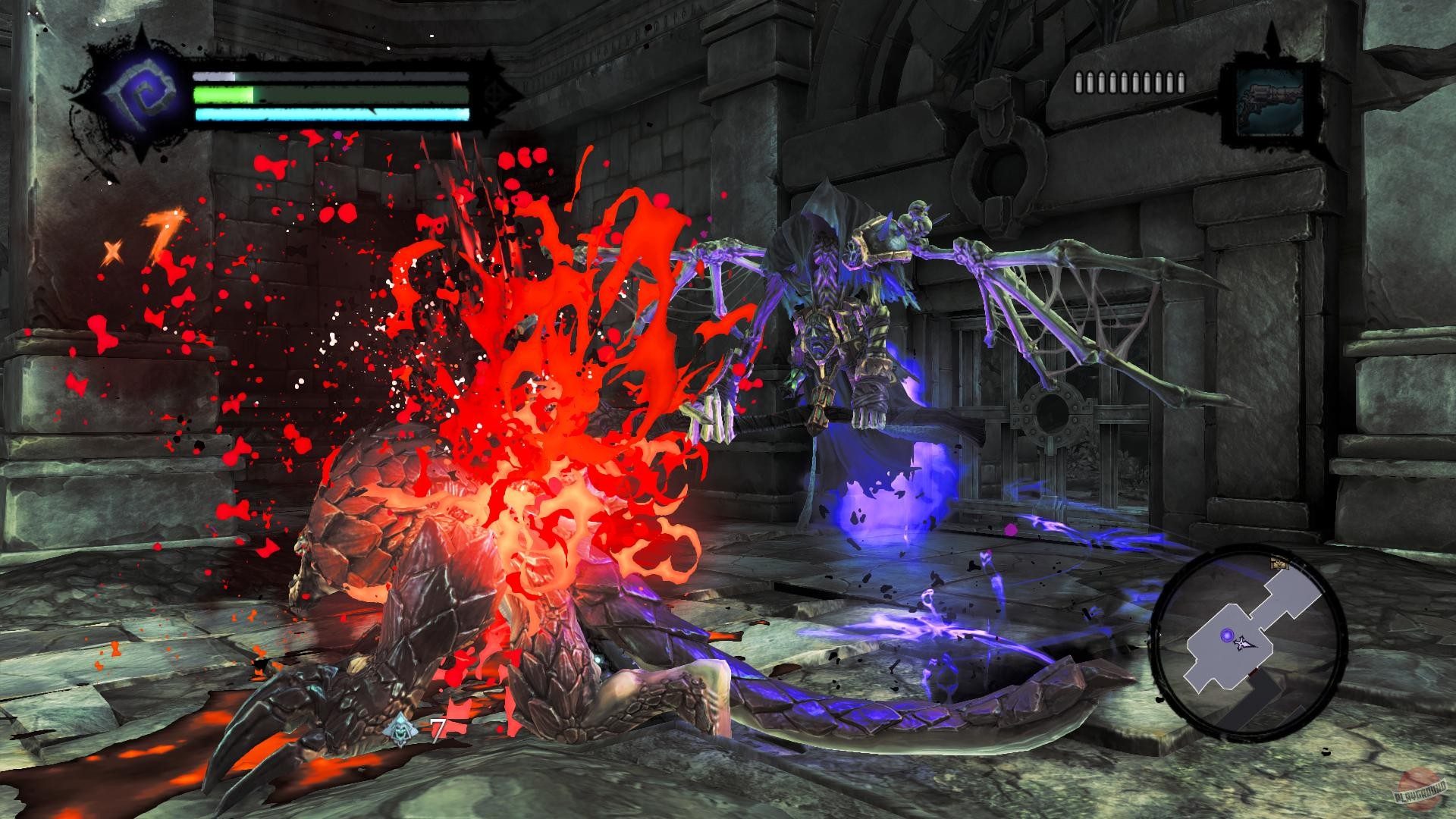Click the Playground watermark in the corner
This screenshot has width=1456, height=819.
point(1420,792)
